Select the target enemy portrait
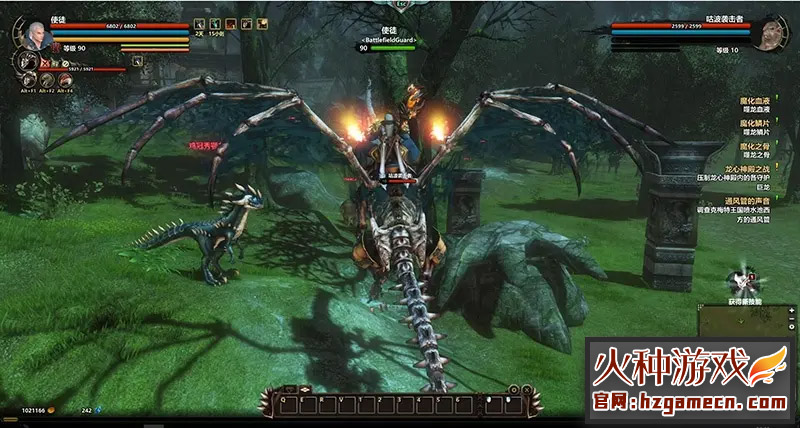The image size is (800, 428). 767,36
